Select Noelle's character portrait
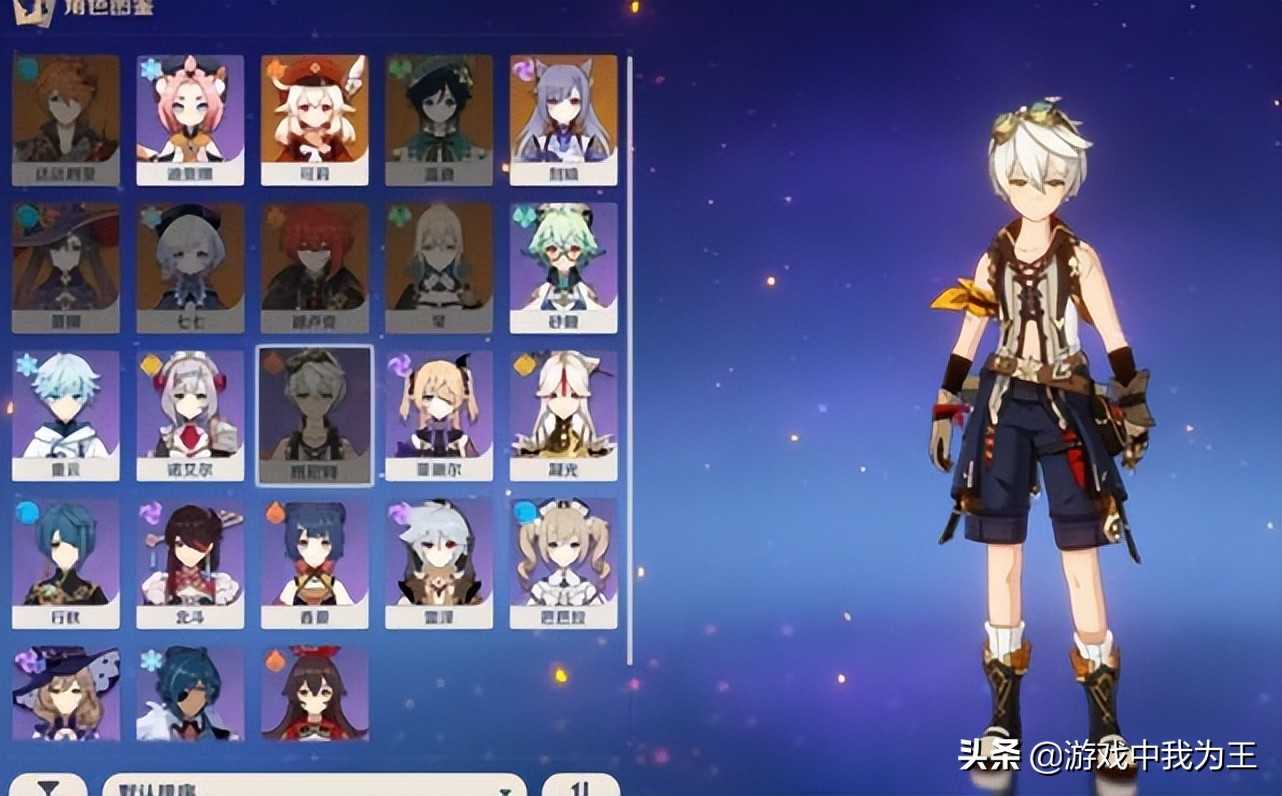1282x796 pixels. click(190, 412)
